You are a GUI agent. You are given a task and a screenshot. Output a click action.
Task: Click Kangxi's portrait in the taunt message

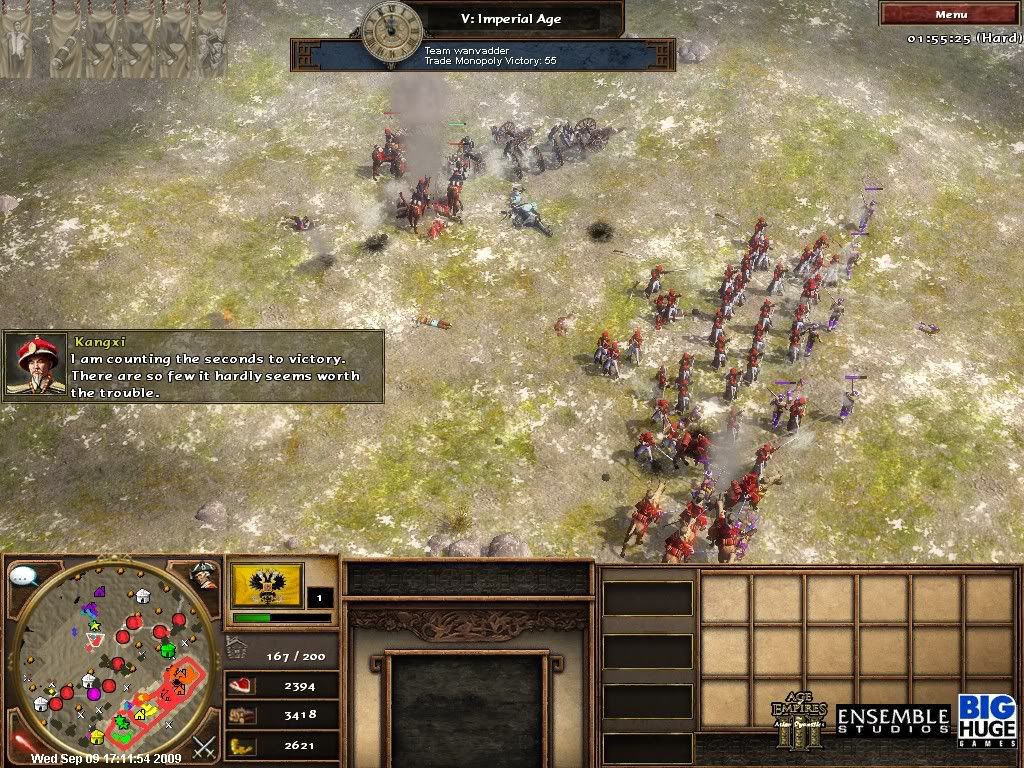[36, 366]
